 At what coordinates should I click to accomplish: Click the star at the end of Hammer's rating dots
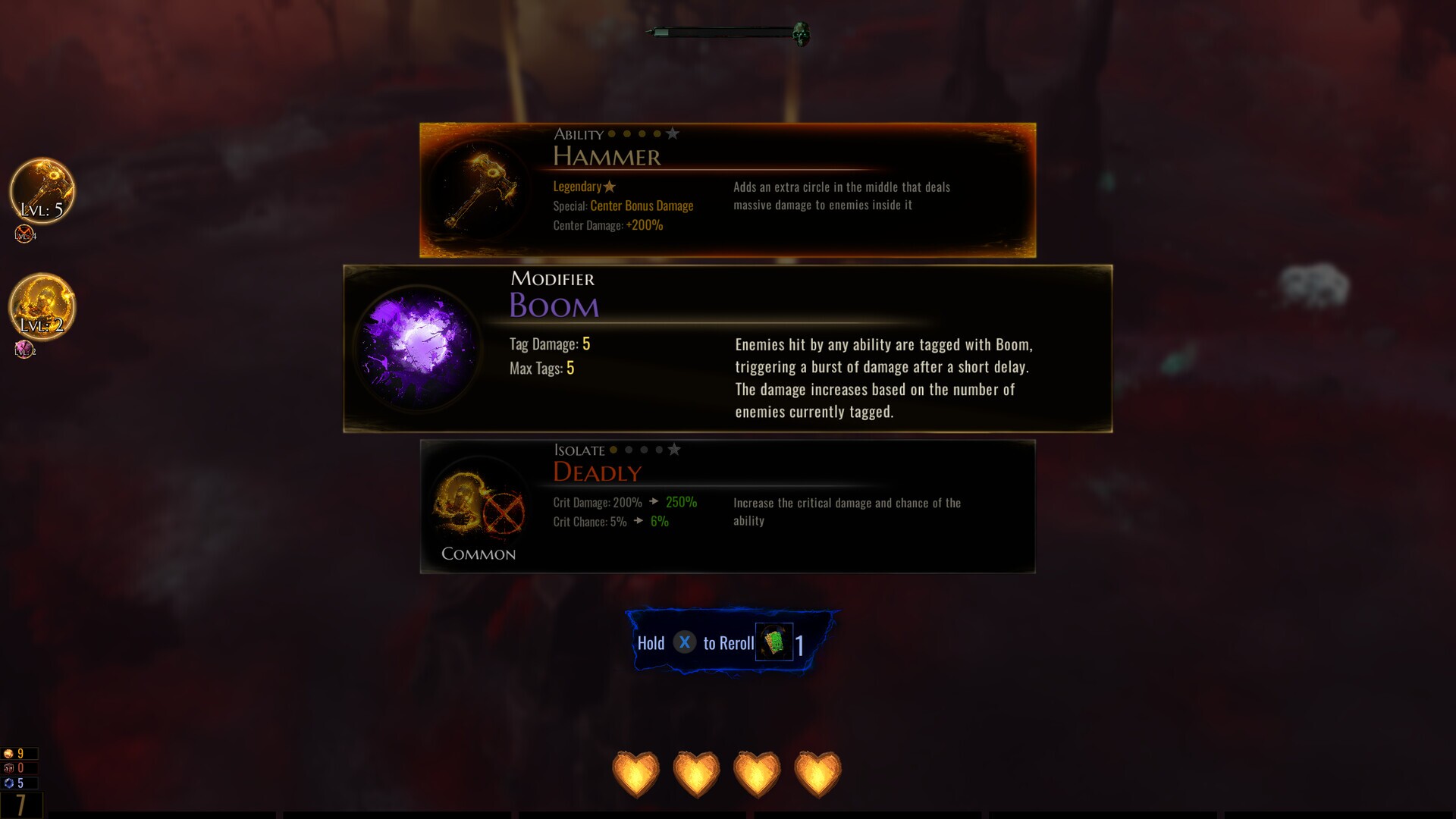tap(673, 133)
